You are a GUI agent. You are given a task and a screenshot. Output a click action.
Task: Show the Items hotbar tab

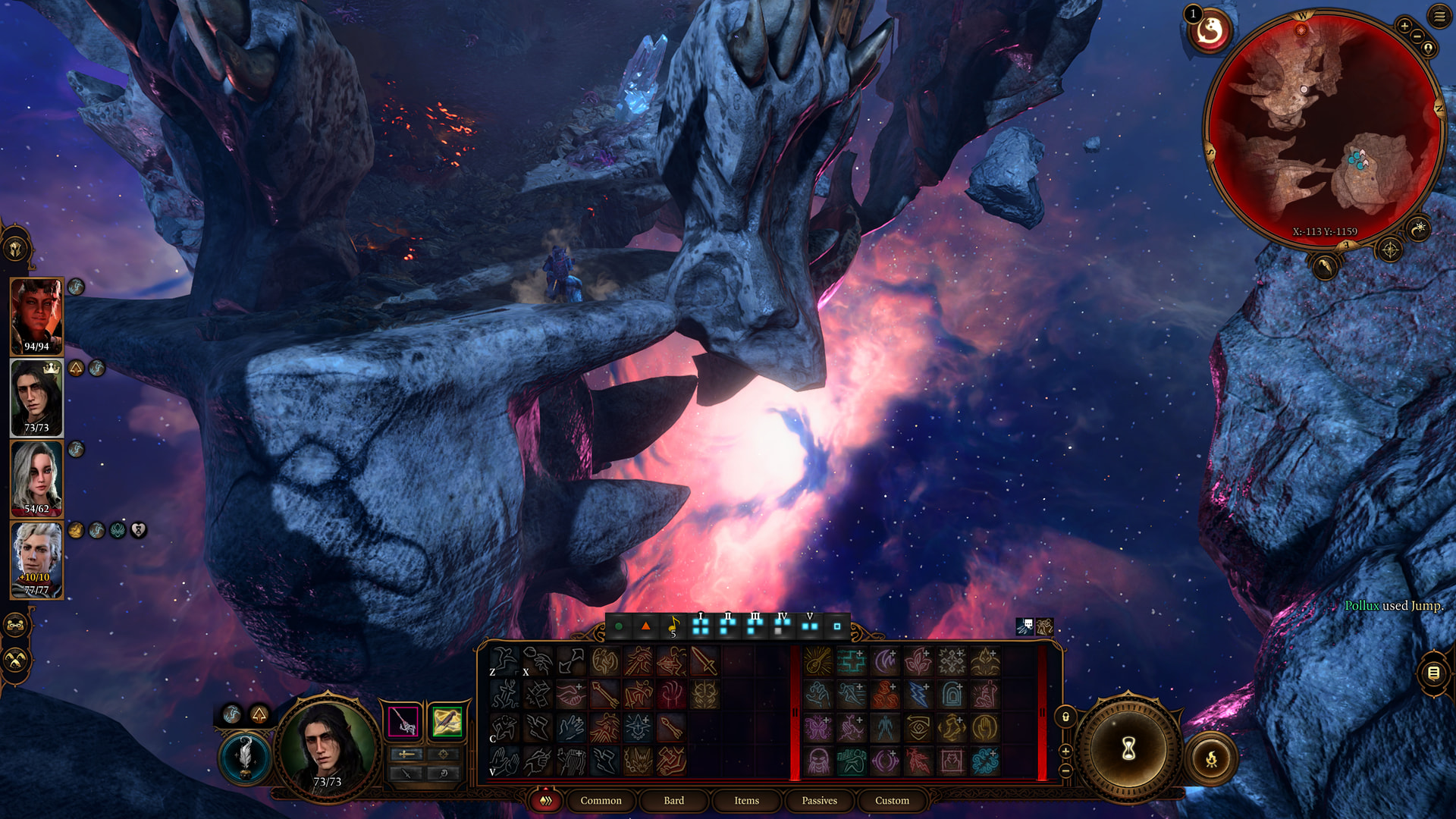[746, 800]
